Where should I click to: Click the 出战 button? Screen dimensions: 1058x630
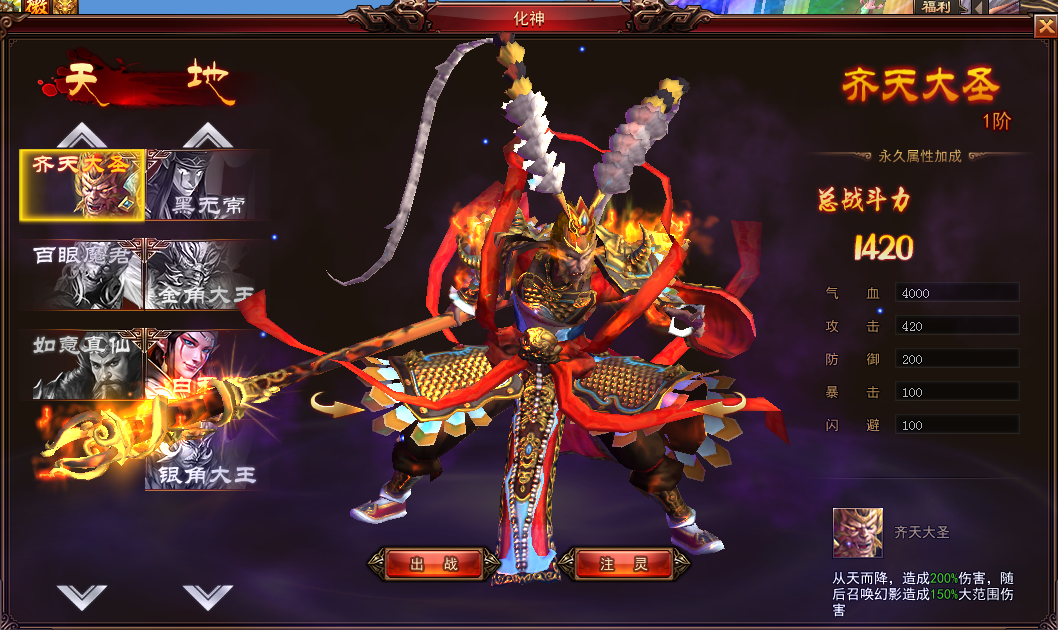pyautogui.click(x=434, y=564)
